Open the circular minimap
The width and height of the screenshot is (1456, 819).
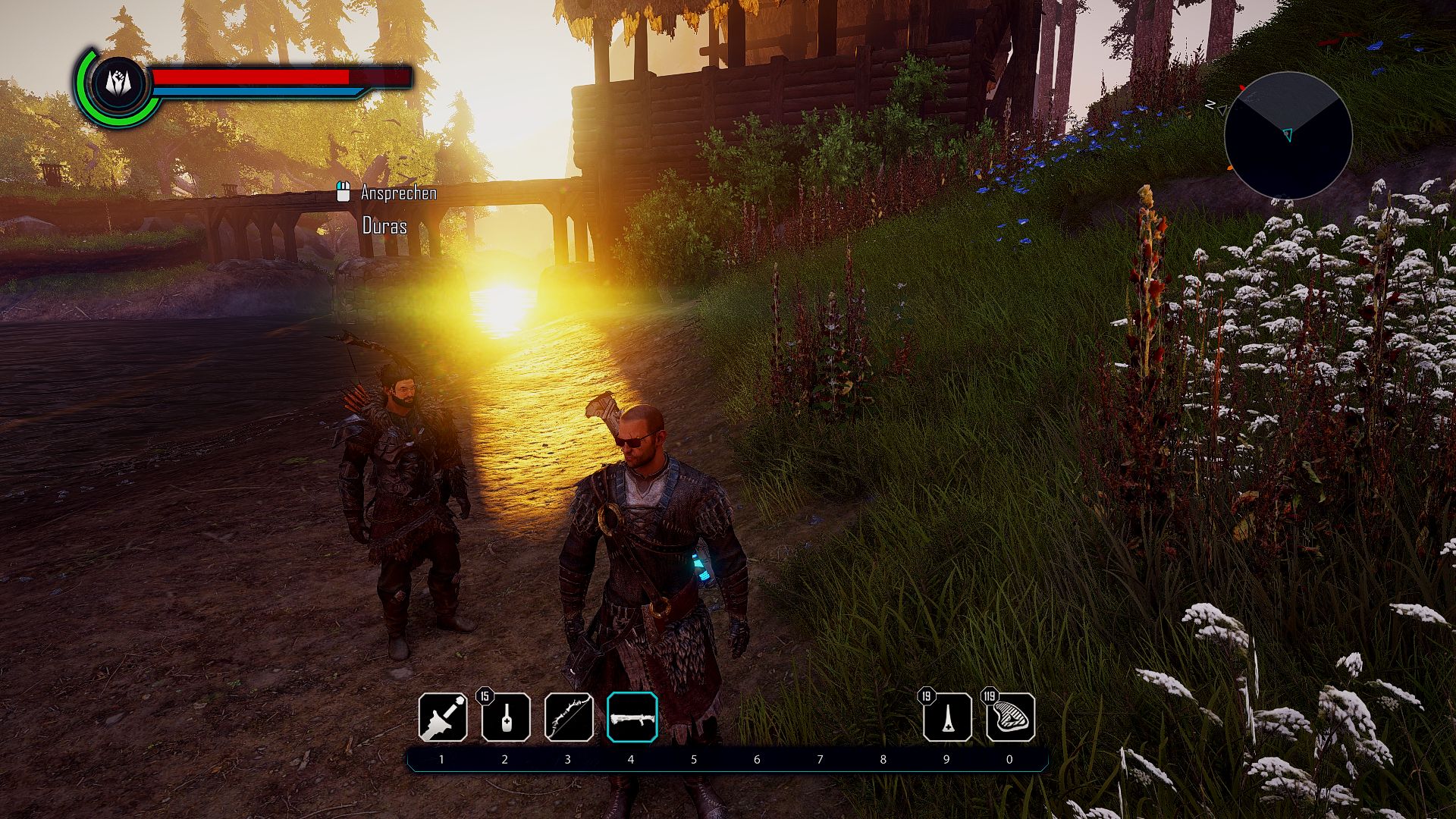[x=1288, y=136]
